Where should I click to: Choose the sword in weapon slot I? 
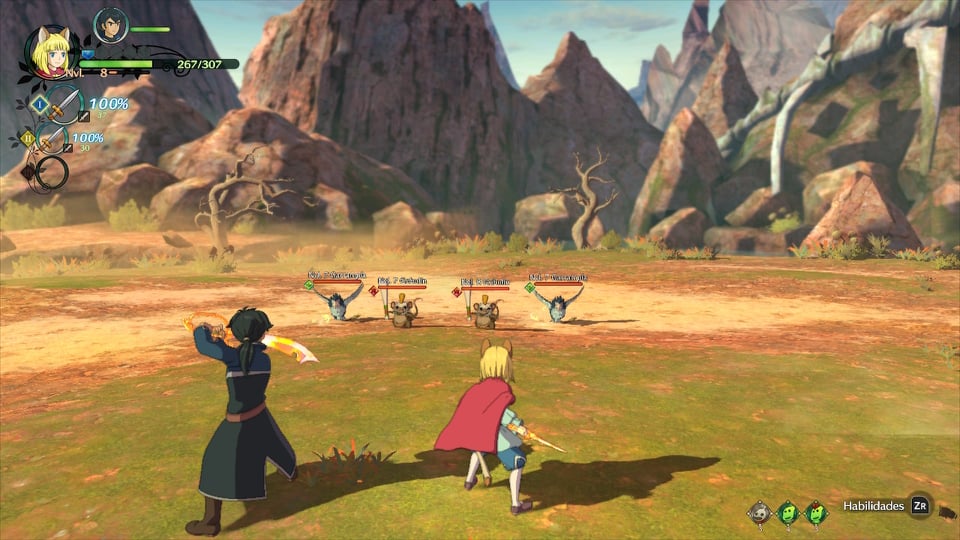[62, 103]
